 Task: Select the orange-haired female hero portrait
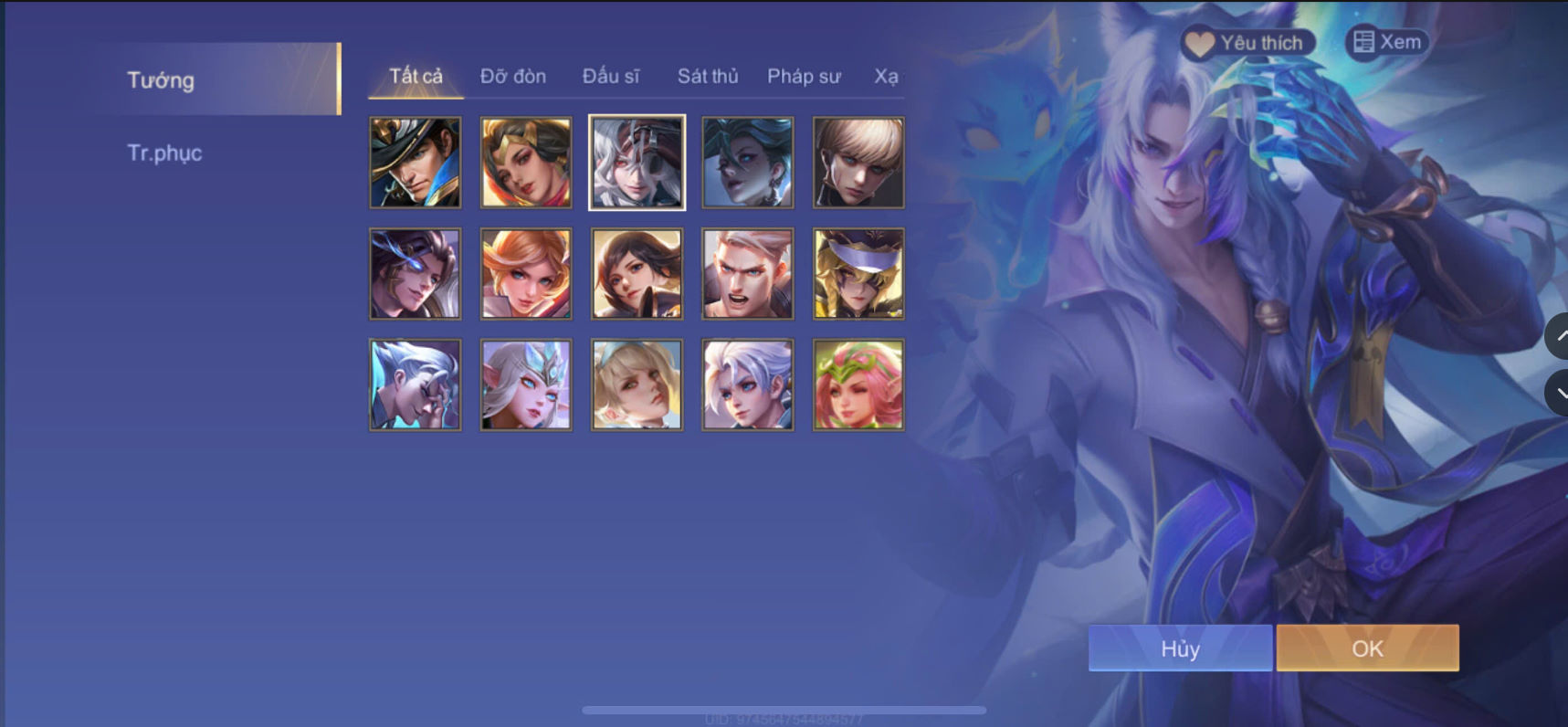pyautogui.click(x=525, y=273)
